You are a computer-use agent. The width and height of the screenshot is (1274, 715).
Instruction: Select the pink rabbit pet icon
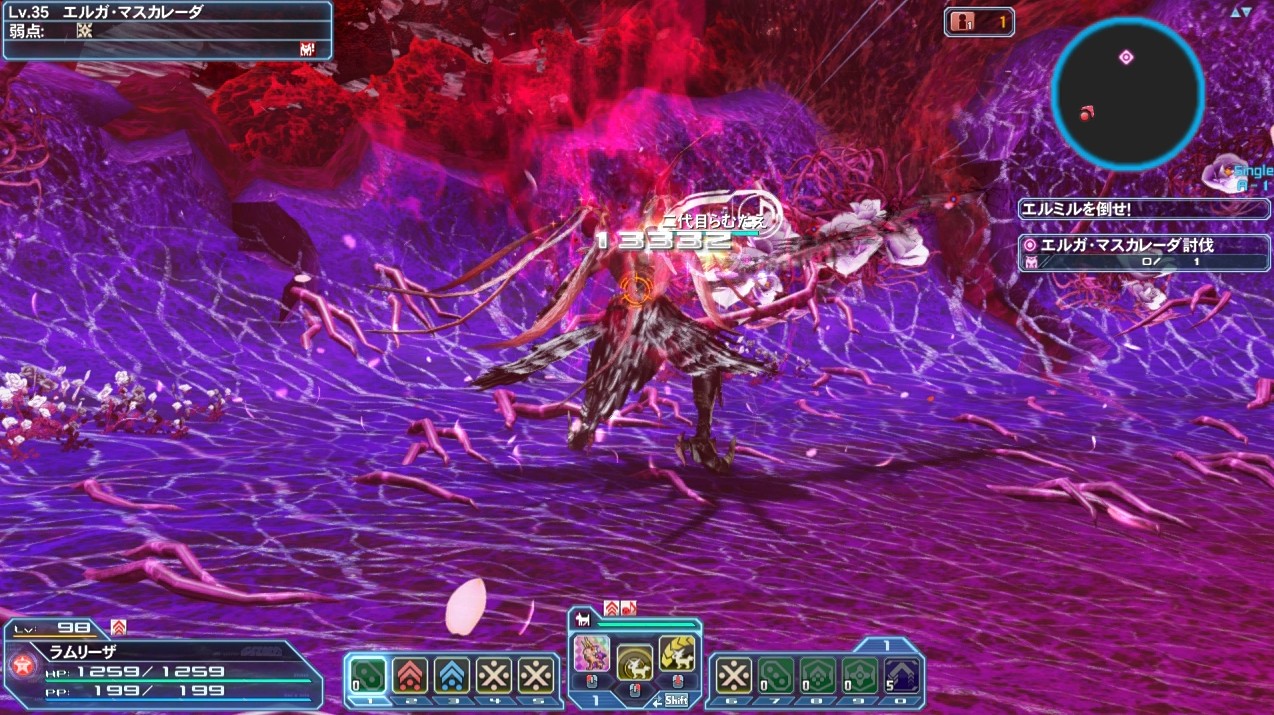(x=591, y=654)
